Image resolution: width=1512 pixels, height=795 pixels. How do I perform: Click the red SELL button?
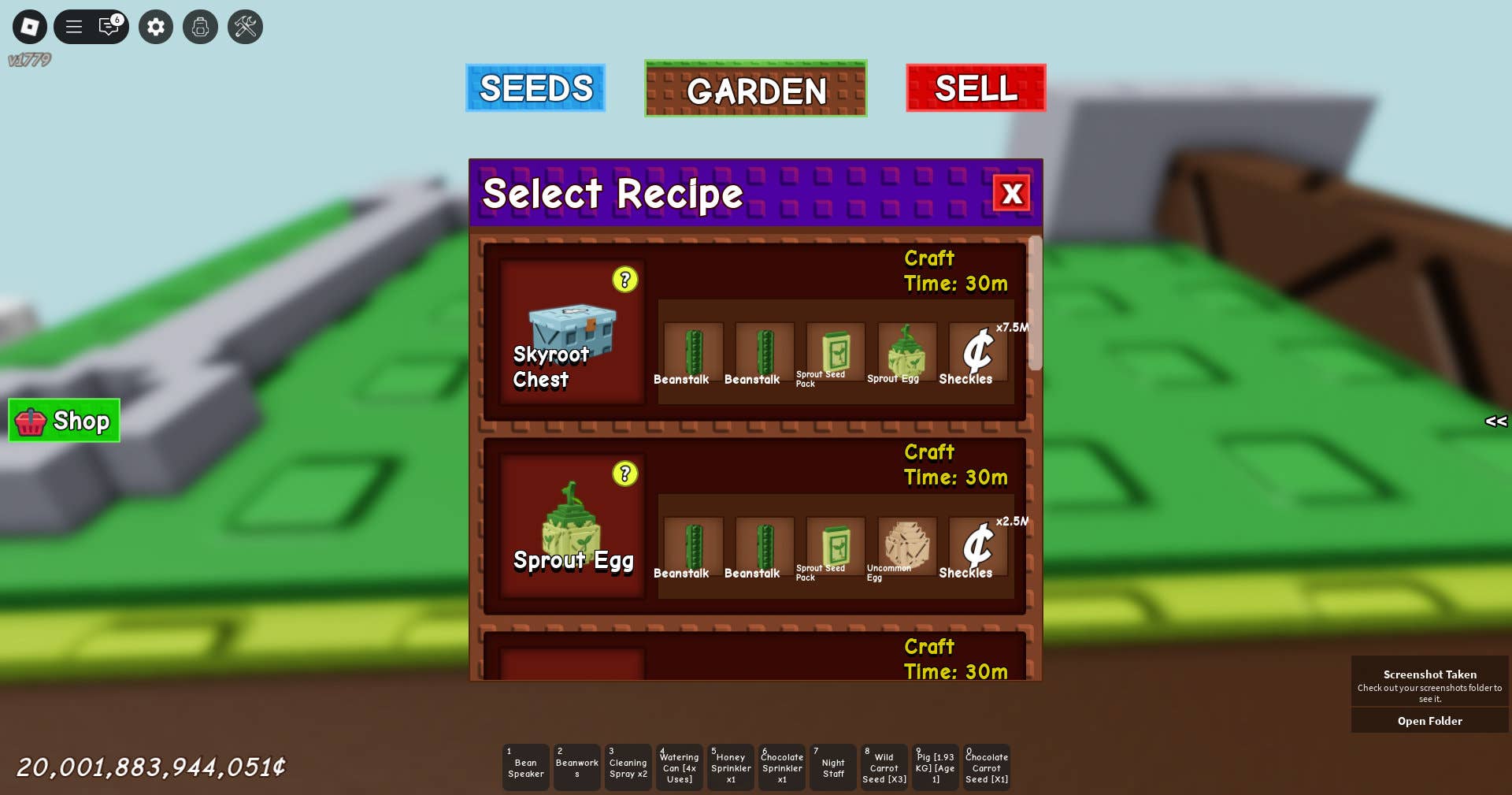click(x=976, y=88)
